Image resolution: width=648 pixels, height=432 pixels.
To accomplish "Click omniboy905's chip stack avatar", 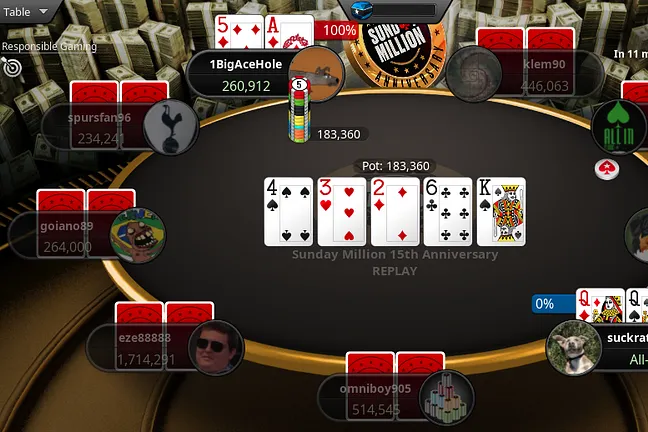I will (446, 397).
